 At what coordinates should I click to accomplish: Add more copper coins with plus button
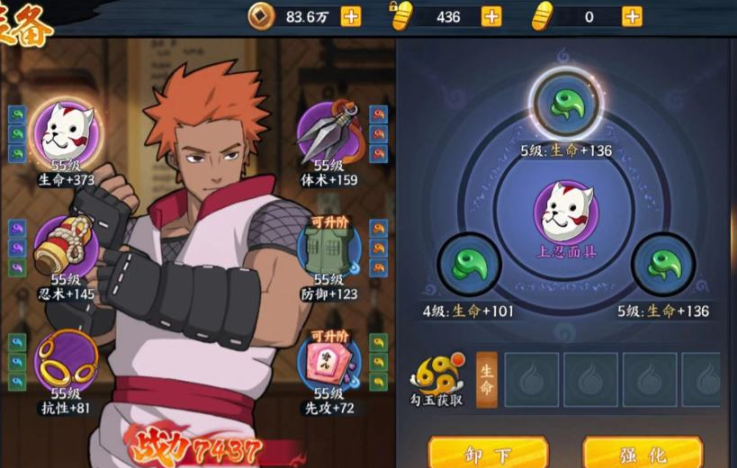[351, 16]
